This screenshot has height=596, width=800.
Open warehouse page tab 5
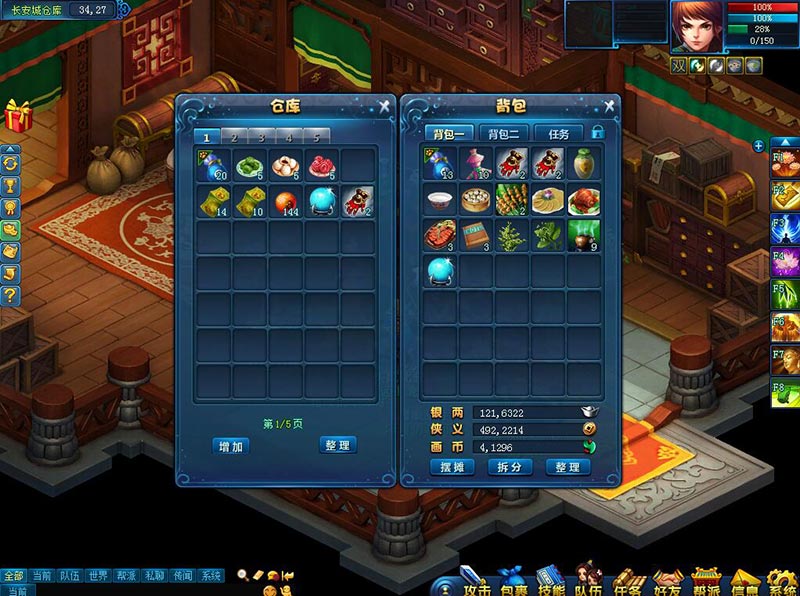(x=316, y=137)
